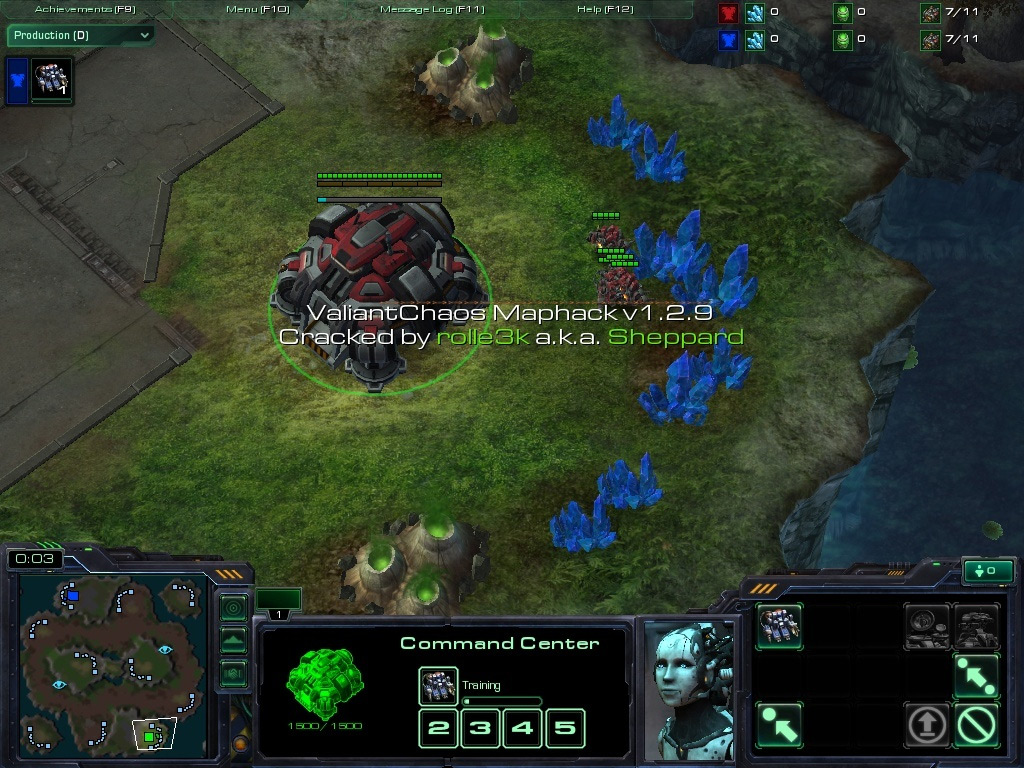Open the Achievements menu

pyautogui.click(x=85, y=9)
